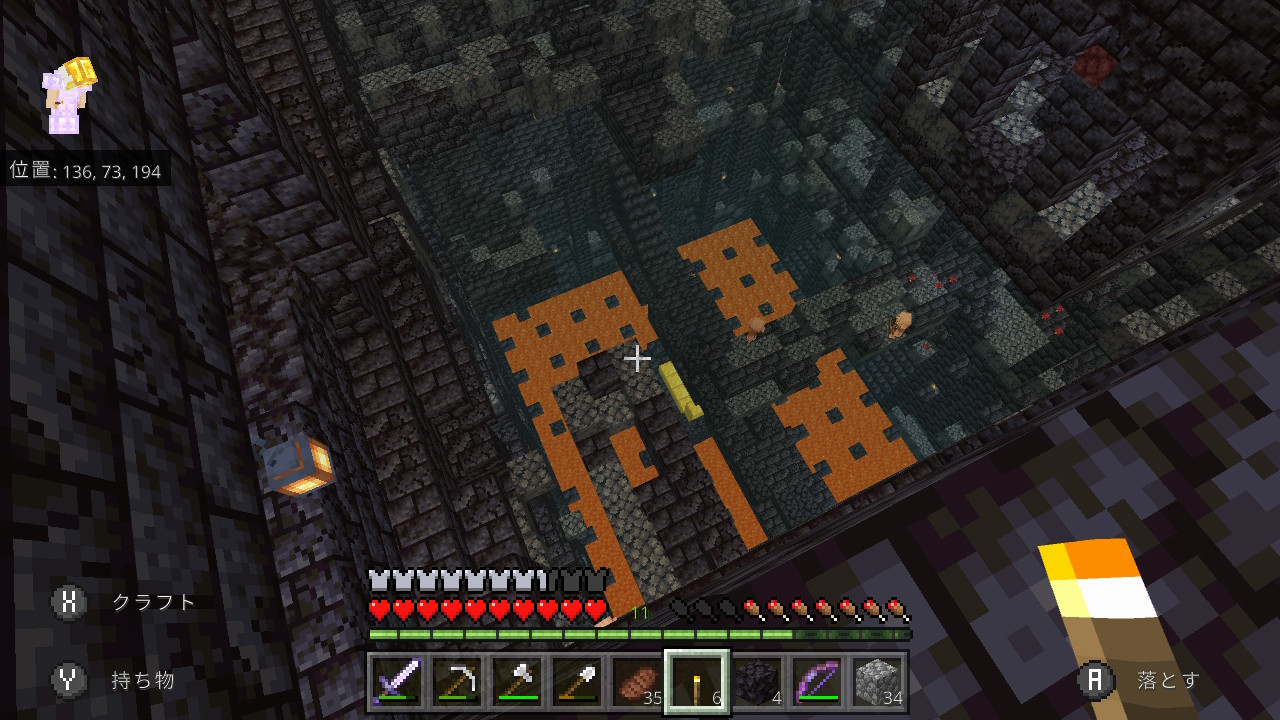Viewport: 1280px width, 720px height.
Task: Select the enchanted sword in the hotbar
Action: (x=396, y=681)
